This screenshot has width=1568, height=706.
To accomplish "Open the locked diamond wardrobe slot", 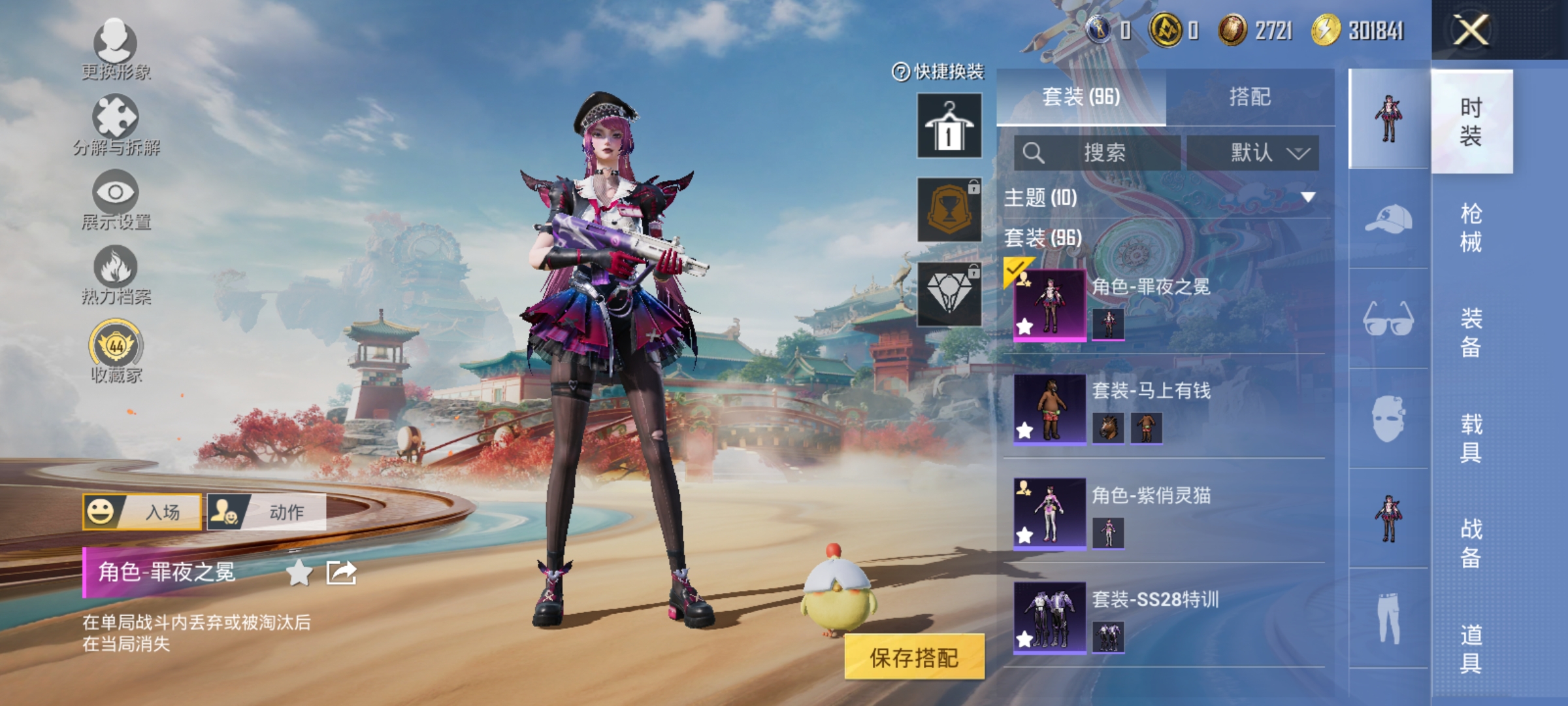I will (x=949, y=291).
